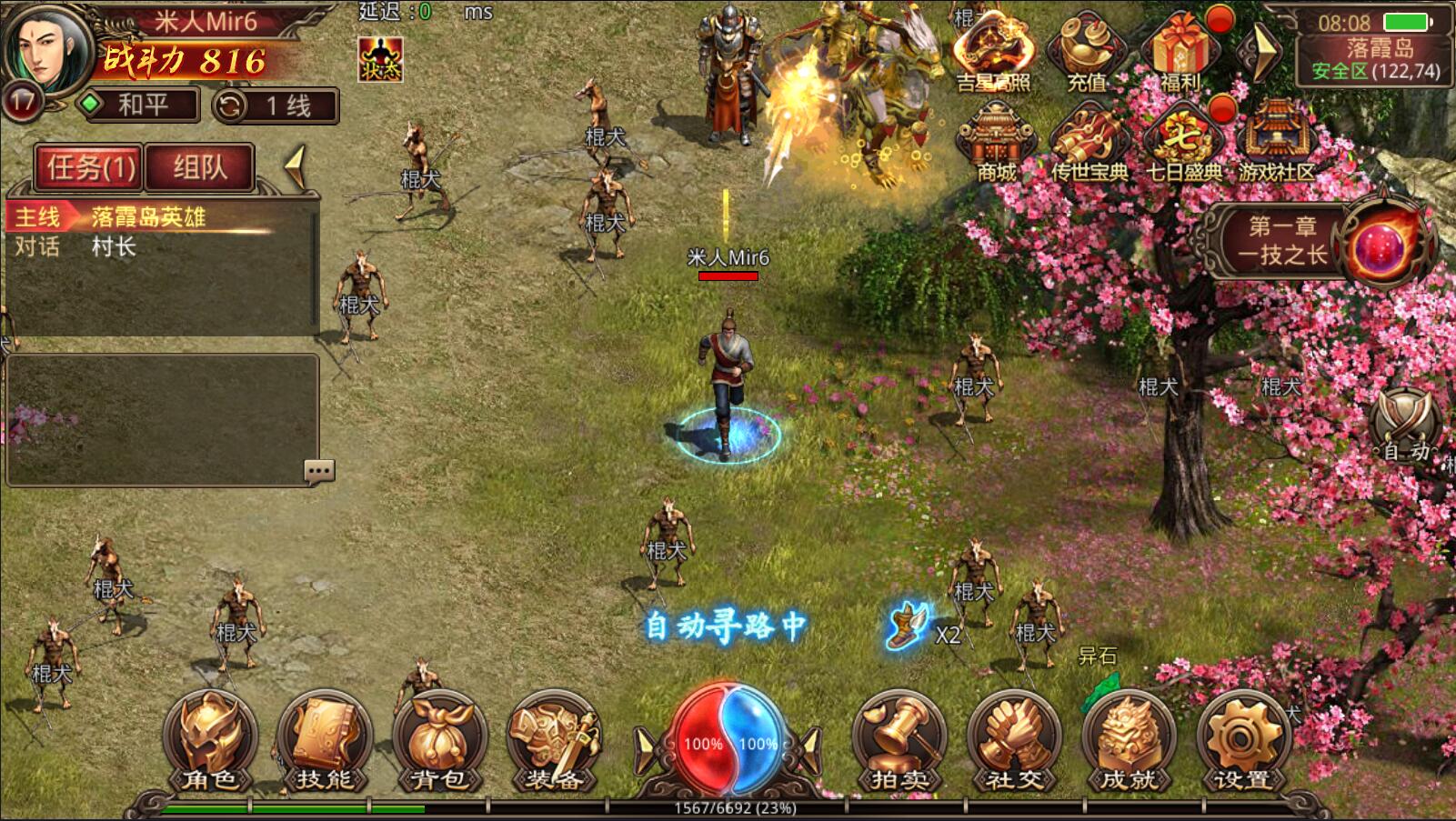Switch to the 任务(1) quest tab
This screenshot has width=1456, height=821.
pos(90,167)
